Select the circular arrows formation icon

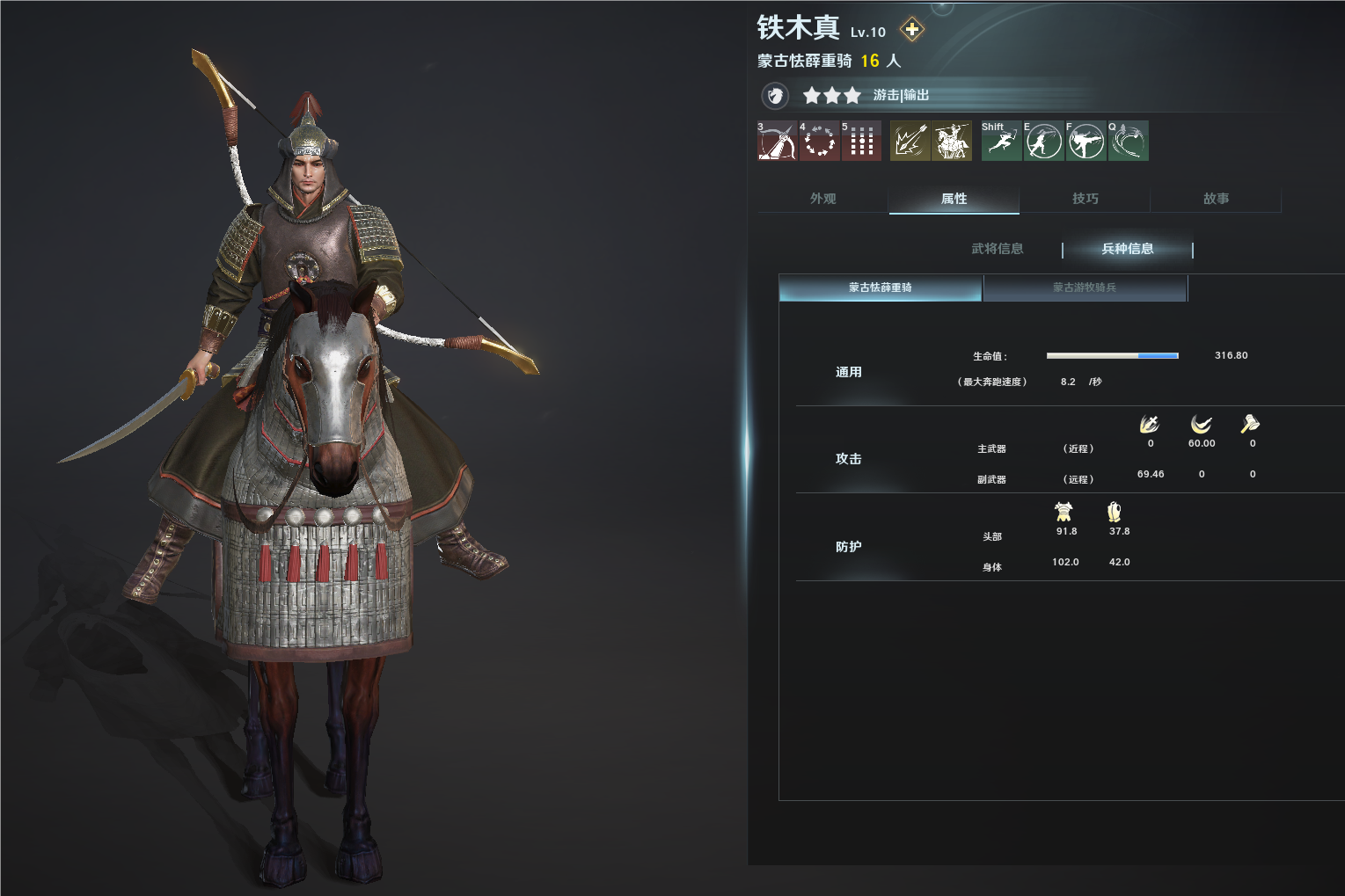coord(819,141)
